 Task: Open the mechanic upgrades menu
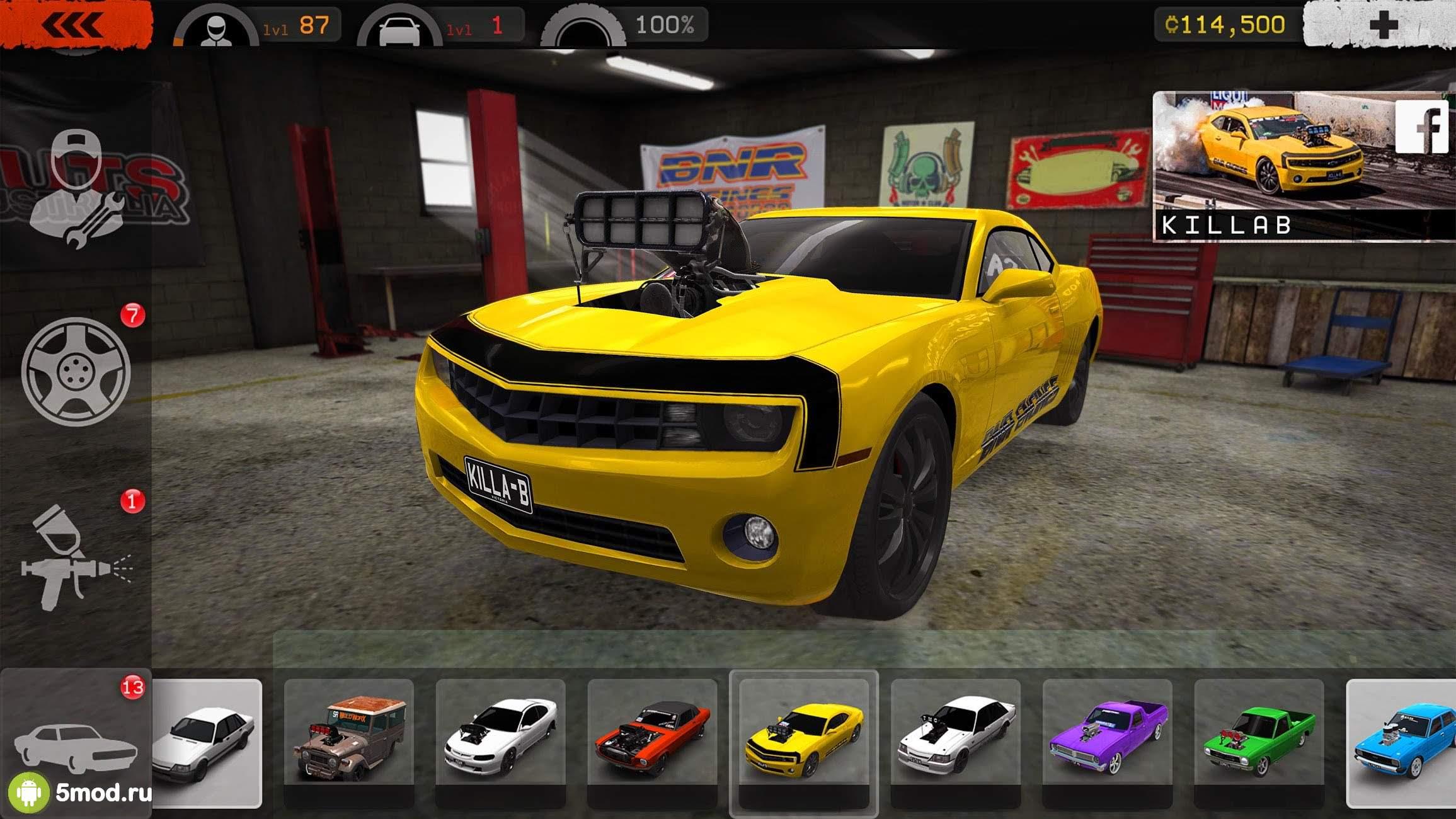(76, 189)
